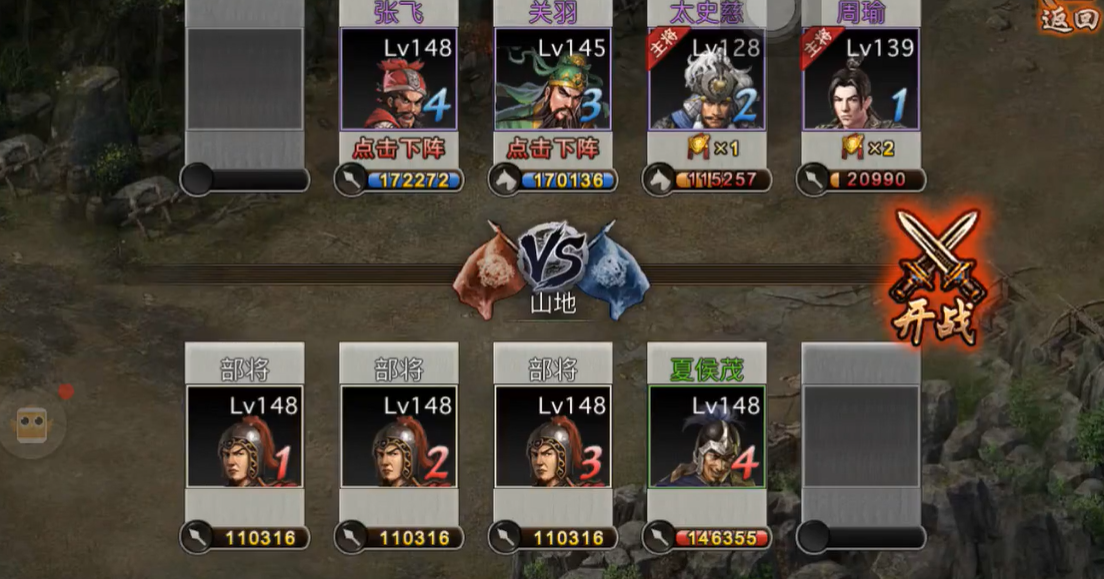Screen dimensions: 1104x579
Task: Remove 张飞 via 点击下阵
Action: click(x=399, y=148)
